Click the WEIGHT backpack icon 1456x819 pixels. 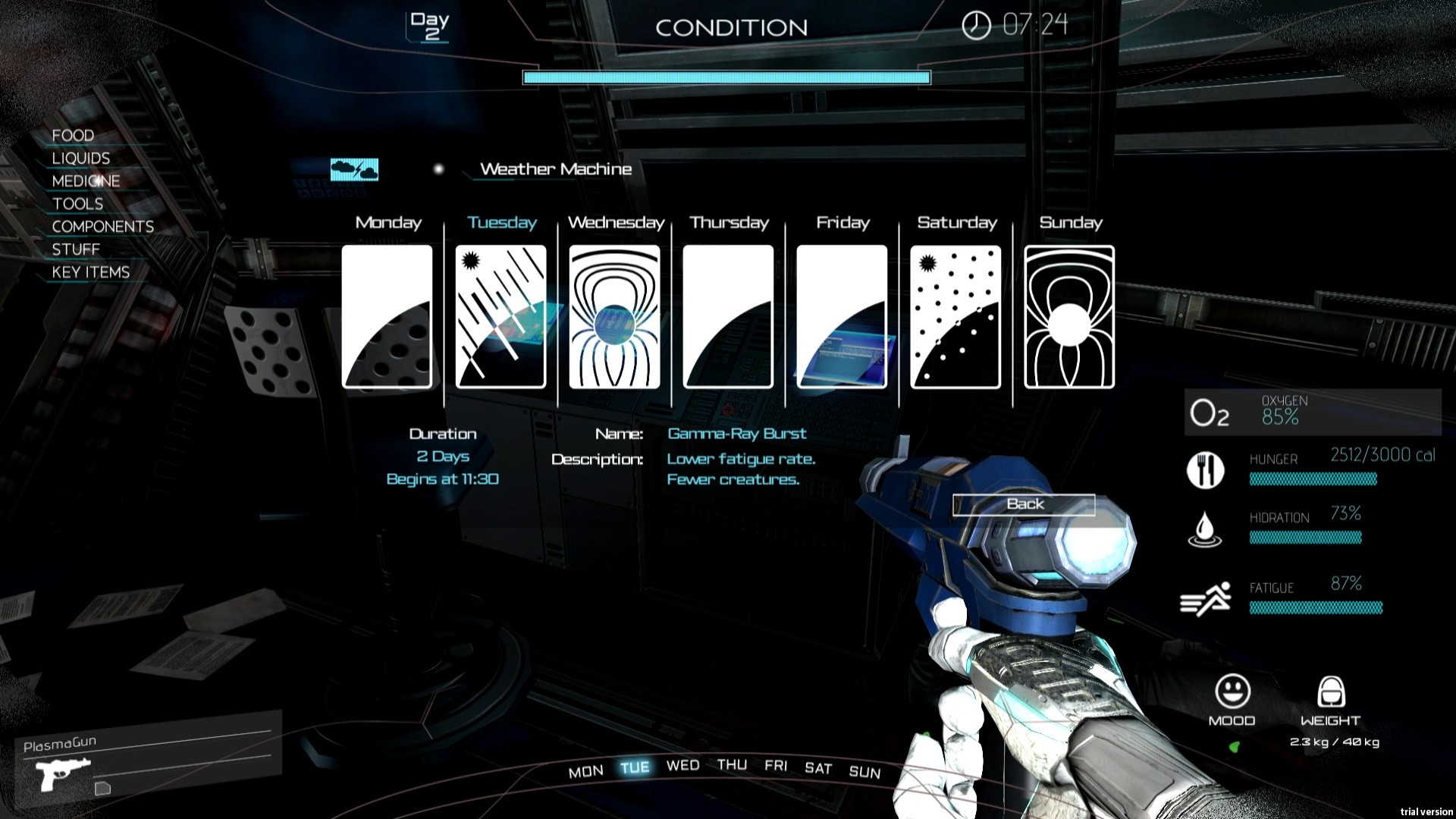pyautogui.click(x=1331, y=692)
